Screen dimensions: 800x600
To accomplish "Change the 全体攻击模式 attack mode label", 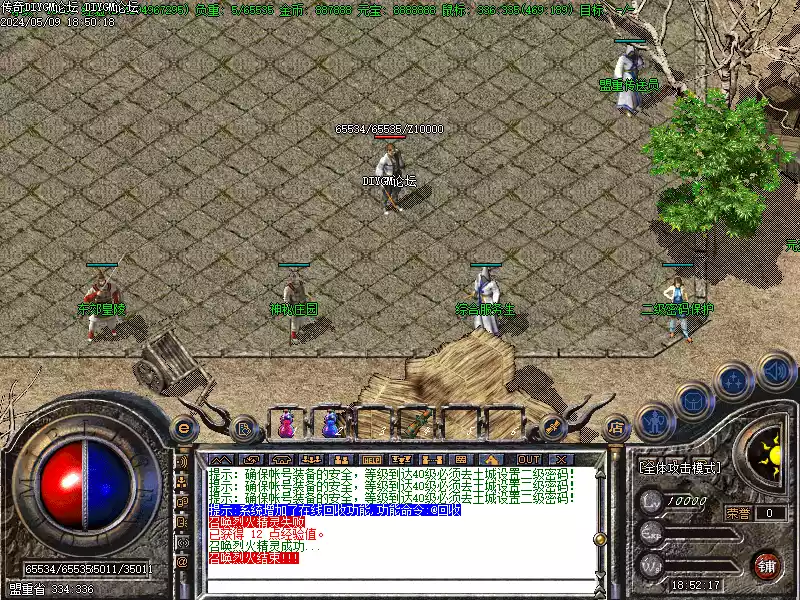I will click(679, 467).
